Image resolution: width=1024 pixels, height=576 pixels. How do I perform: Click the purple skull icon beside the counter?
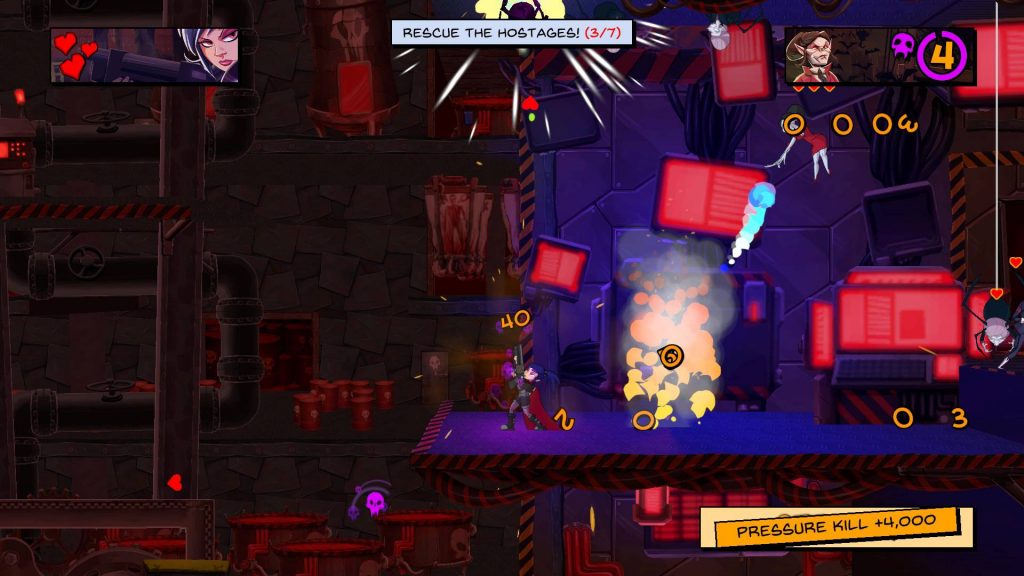click(x=903, y=45)
